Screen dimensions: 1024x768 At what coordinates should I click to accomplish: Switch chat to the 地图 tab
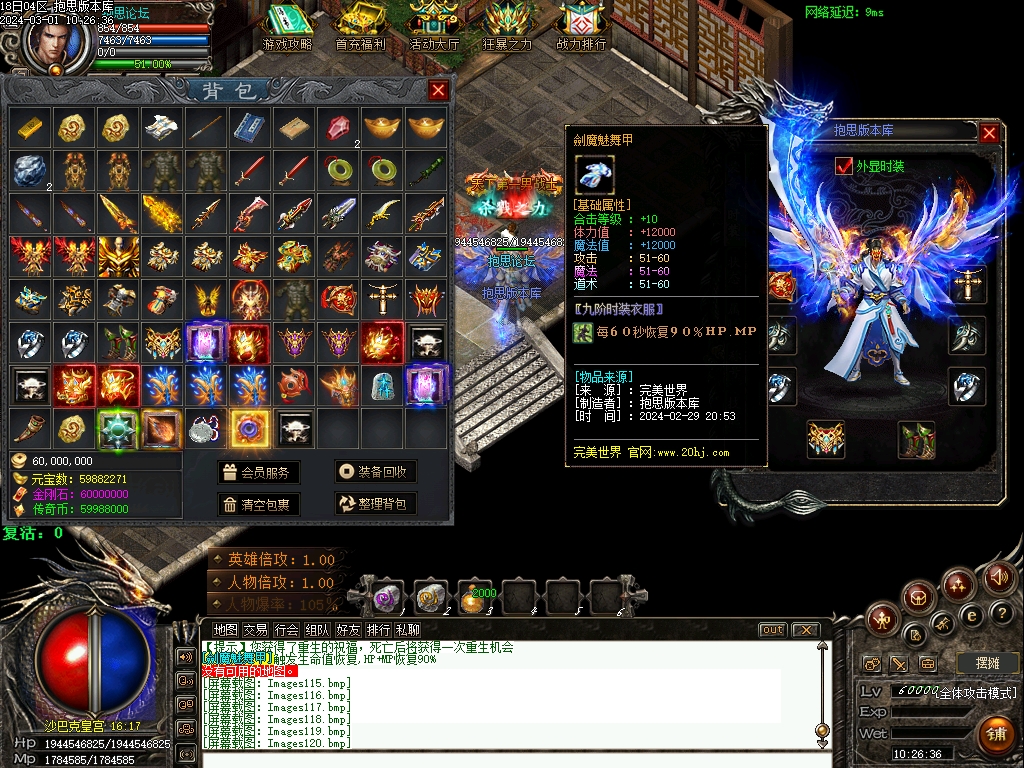click(x=226, y=630)
